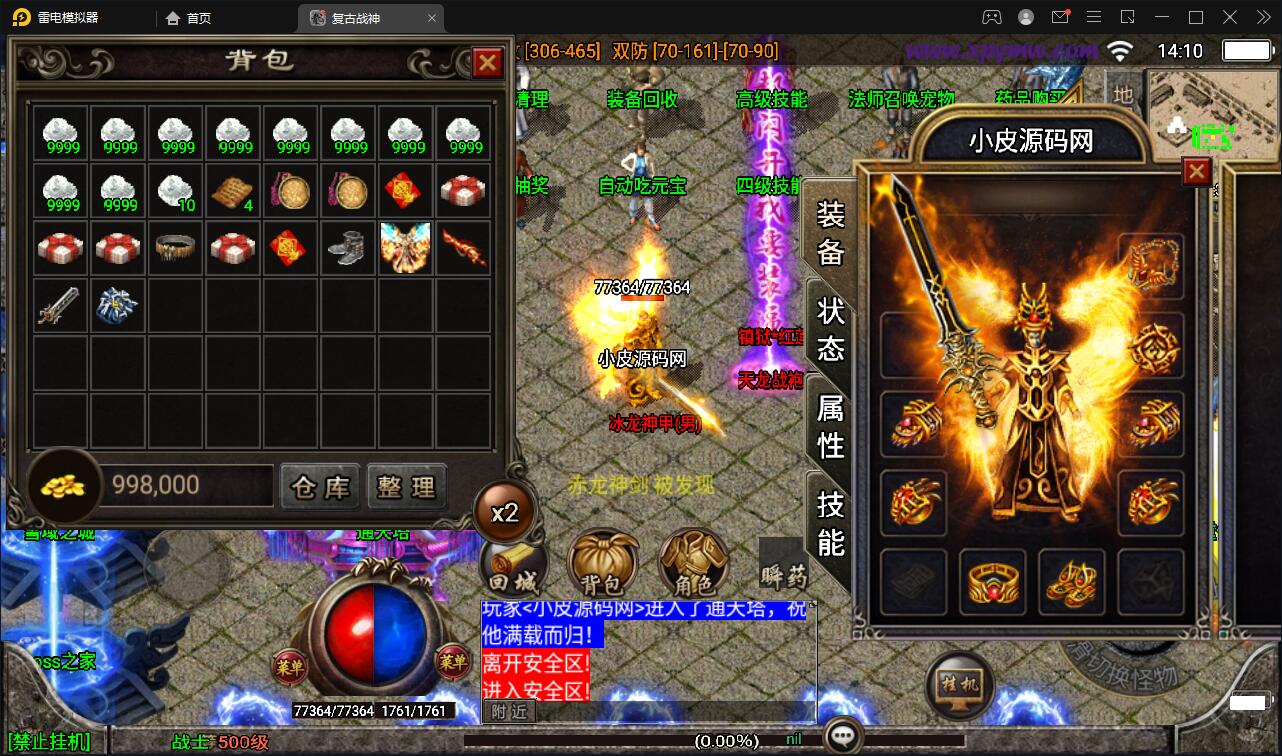Open the 背包 bag shortcut icon

(603, 567)
